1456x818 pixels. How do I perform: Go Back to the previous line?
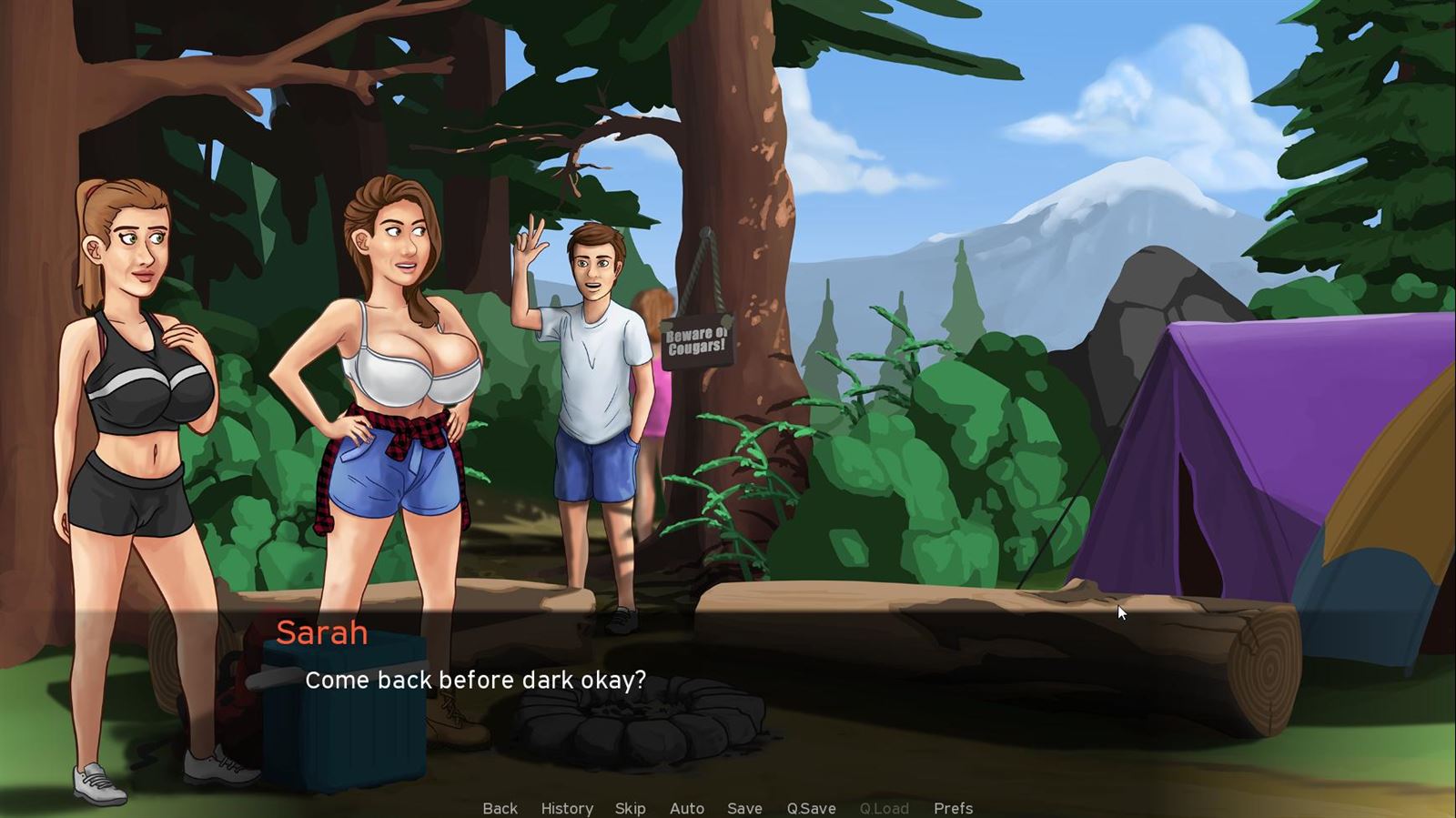pos(500,808)
